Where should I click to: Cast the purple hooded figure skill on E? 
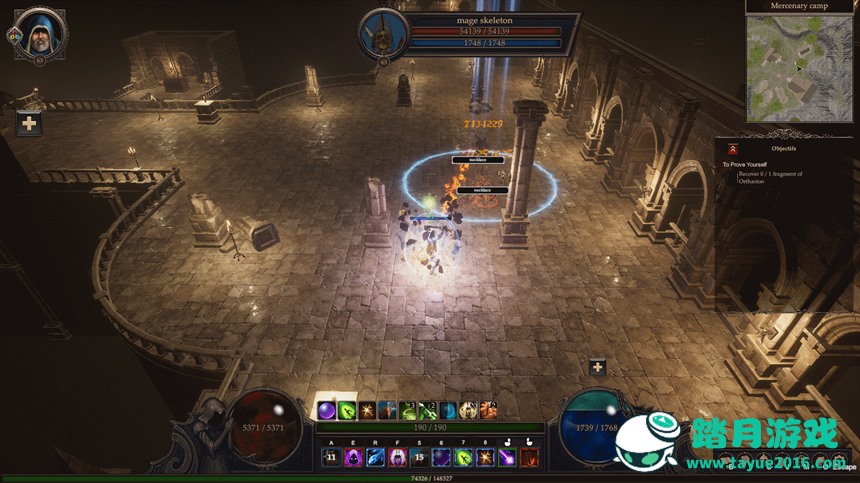coord(353,457)
